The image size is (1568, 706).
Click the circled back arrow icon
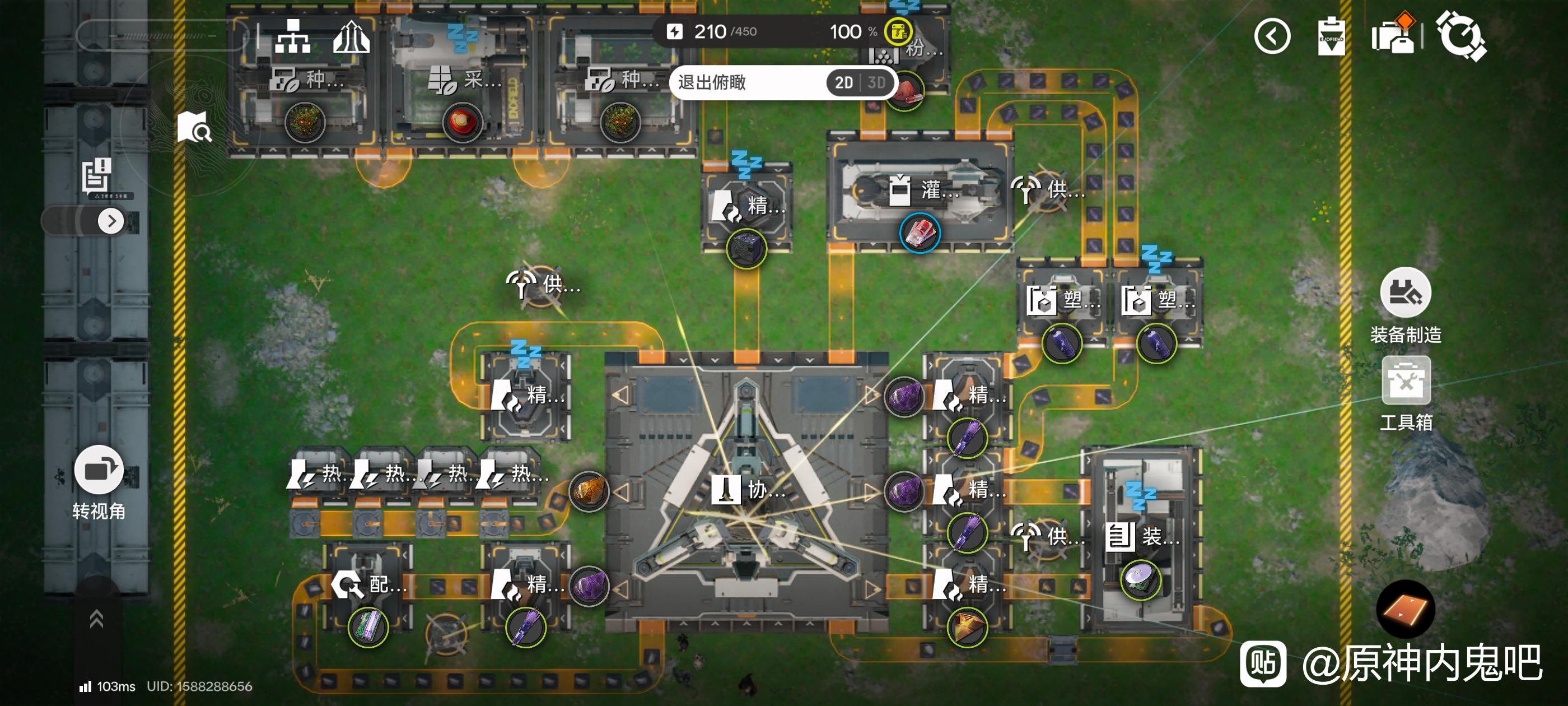pos(1272,36)
